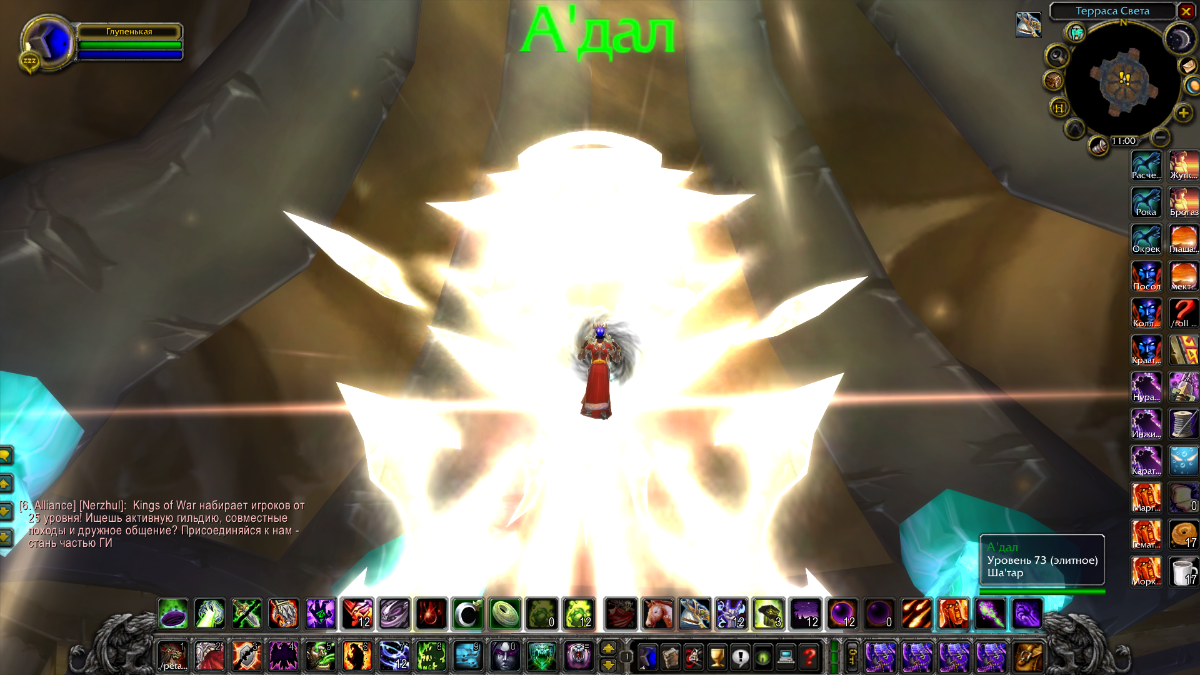Click the action bar page up arrow
The width and height of the screenshot is (1200, 675).
click(x=607, y=649)
